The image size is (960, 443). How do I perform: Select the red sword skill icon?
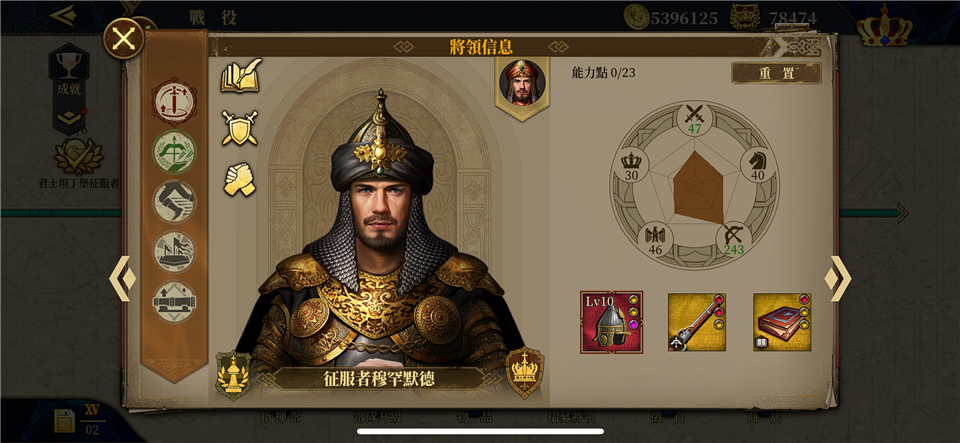coord(174,100)
